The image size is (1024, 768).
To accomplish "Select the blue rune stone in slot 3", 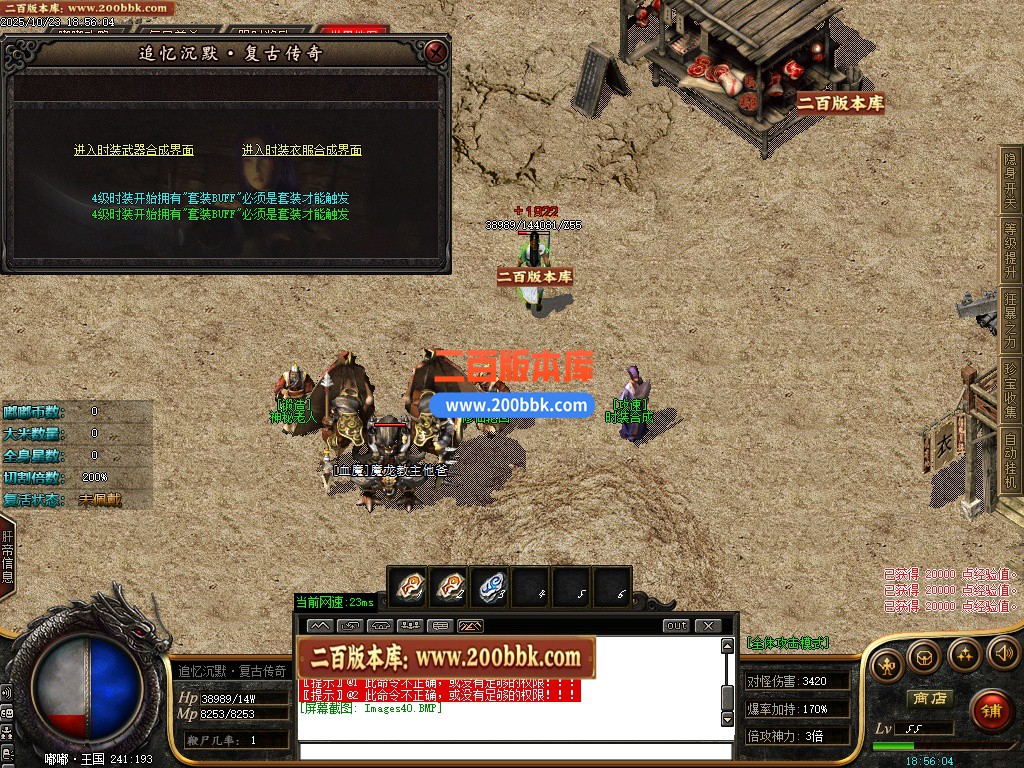I will click(490, 587).
